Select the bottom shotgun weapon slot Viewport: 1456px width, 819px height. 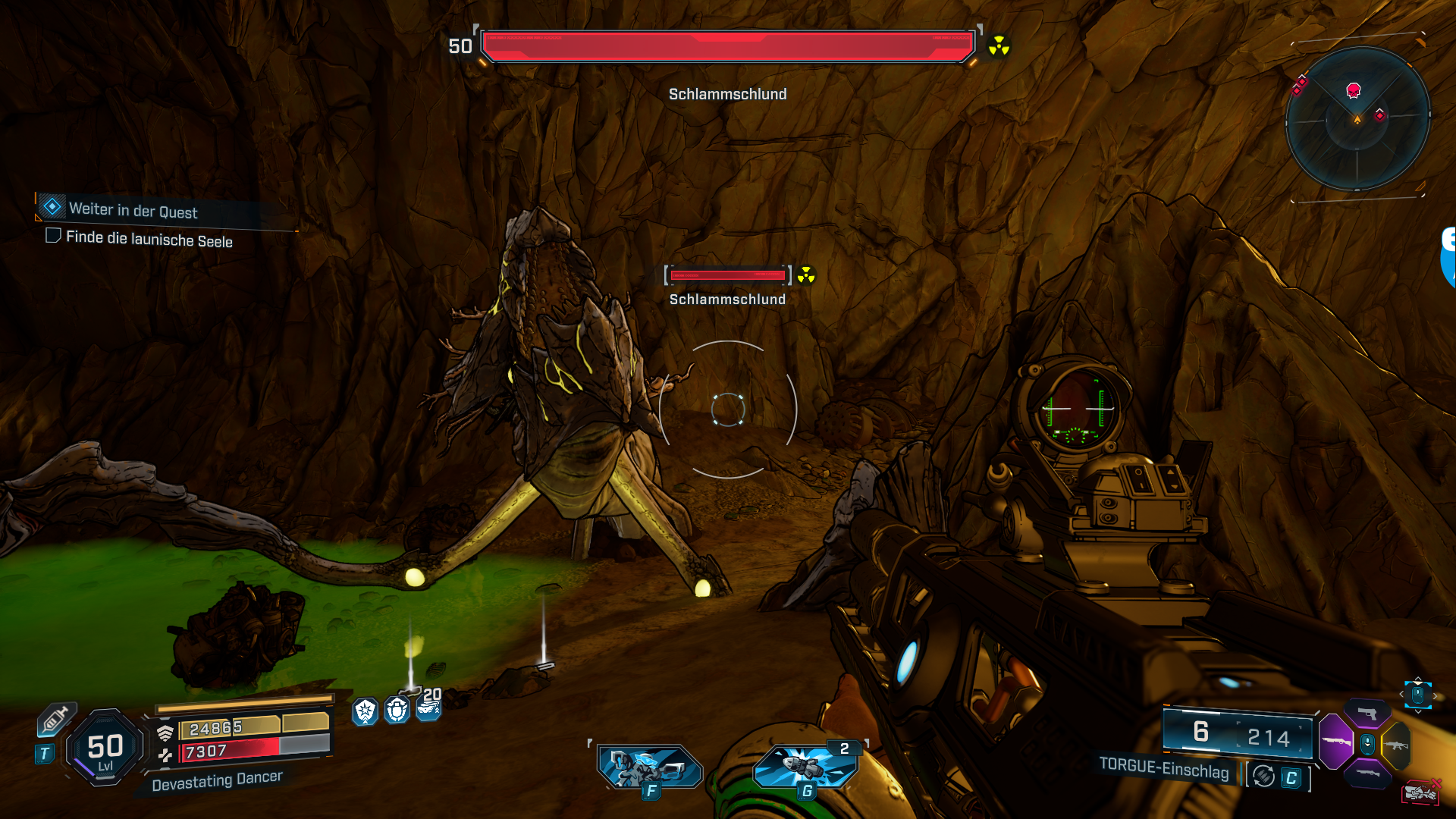coord(1367,773)
